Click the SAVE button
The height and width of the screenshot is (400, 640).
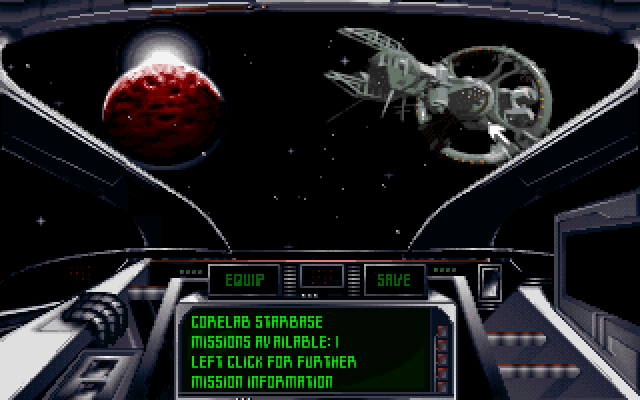pyautogui.click(x=393, y=280)
